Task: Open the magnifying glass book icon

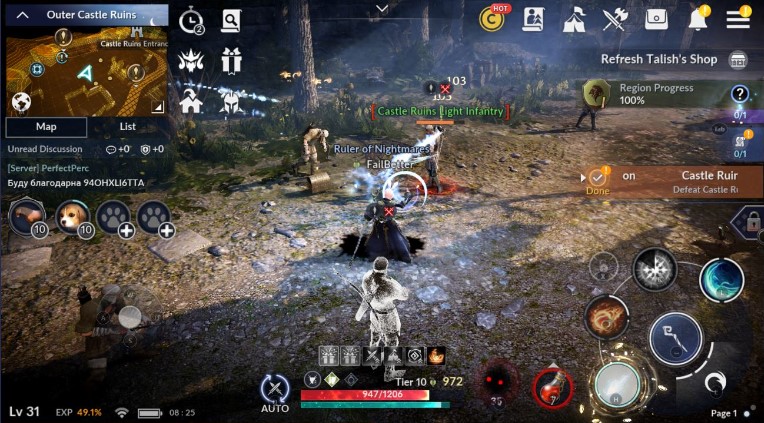Action: pos(232,19)
